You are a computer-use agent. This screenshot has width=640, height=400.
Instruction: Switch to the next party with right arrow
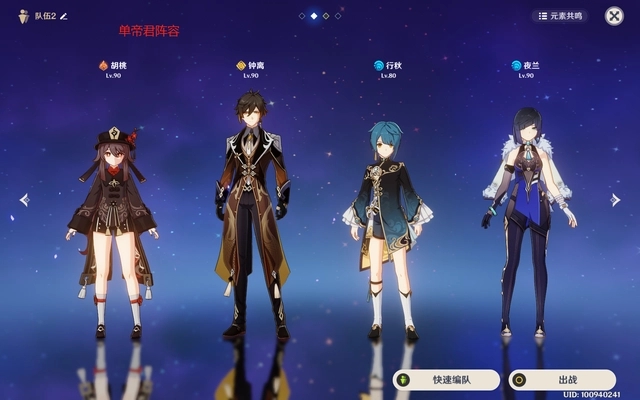click(617, 200)
